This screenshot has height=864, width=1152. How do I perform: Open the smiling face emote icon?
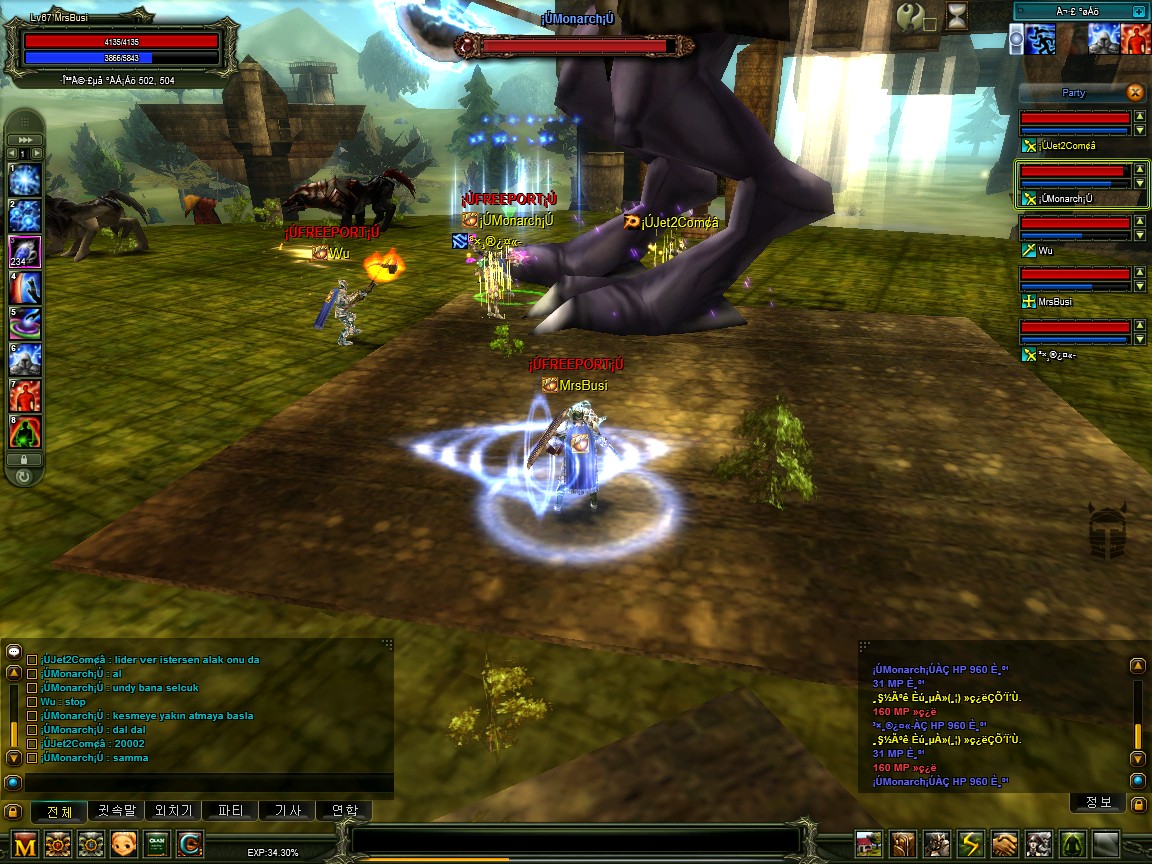click(x=124, y=844)
